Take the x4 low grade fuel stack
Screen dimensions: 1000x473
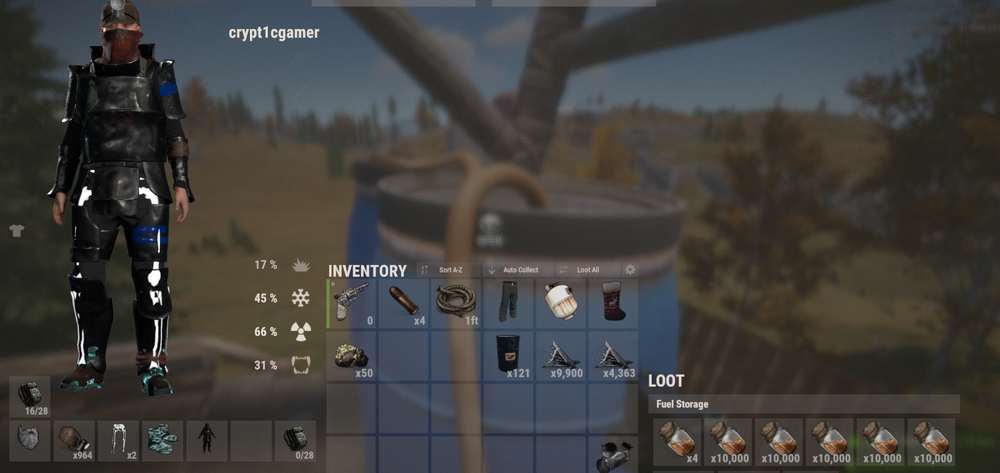677,441
